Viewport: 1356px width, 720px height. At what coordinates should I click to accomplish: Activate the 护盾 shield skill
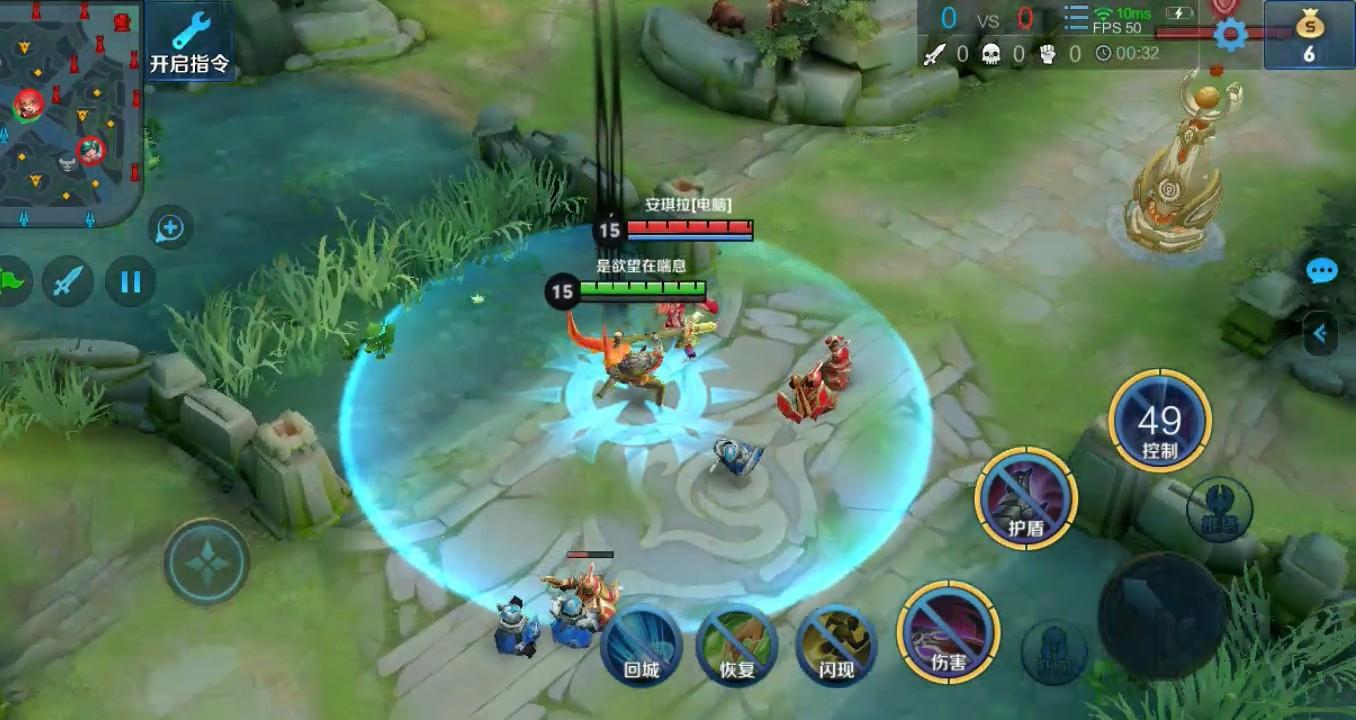point(1026,499)
